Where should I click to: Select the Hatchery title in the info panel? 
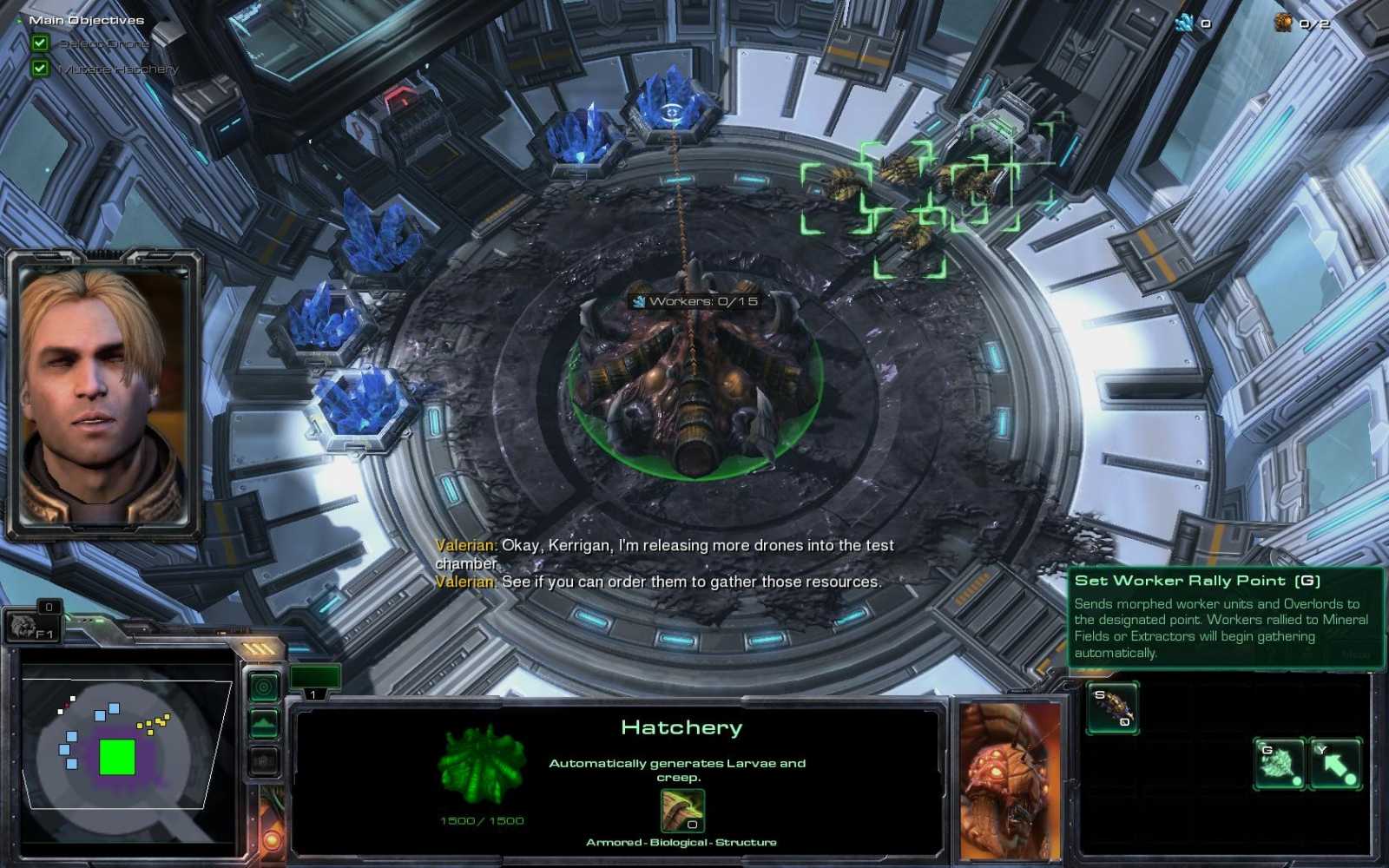point(682,727)
